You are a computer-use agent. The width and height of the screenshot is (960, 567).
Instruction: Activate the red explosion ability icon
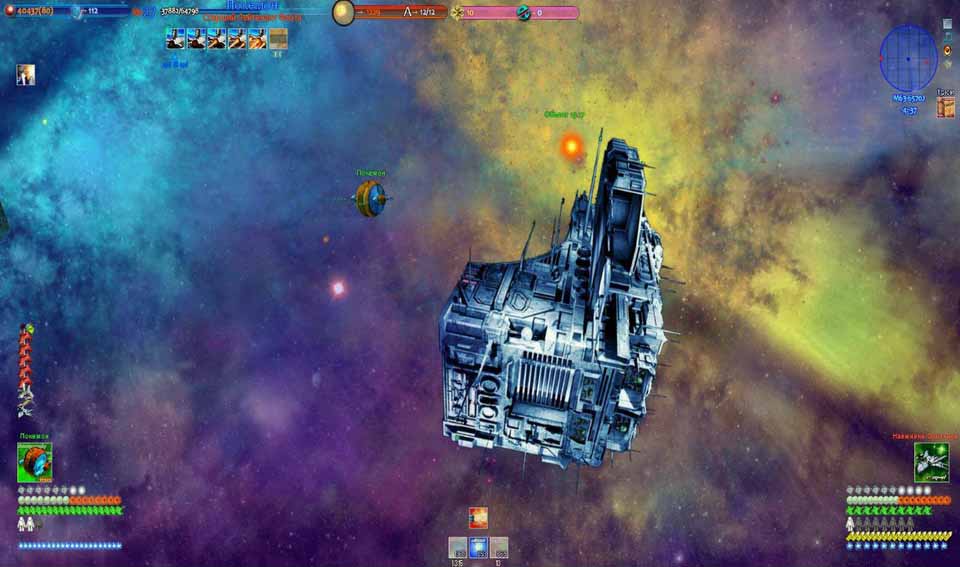[479, 517]
